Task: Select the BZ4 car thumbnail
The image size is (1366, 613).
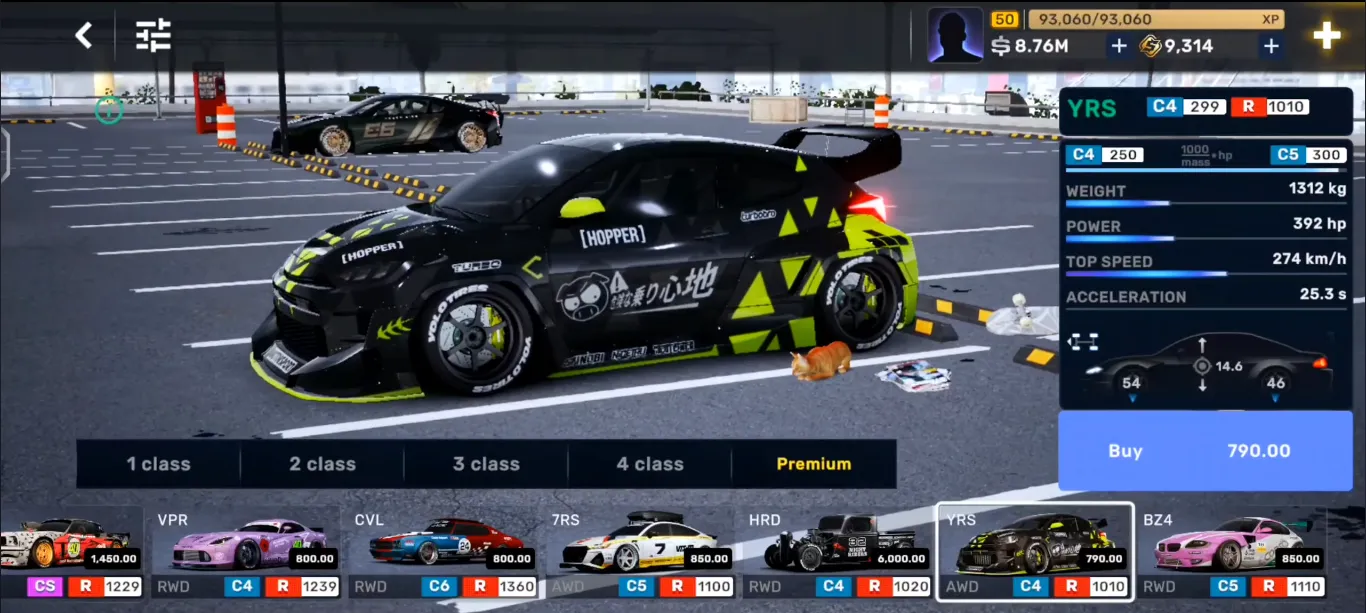Action: 1232,552
